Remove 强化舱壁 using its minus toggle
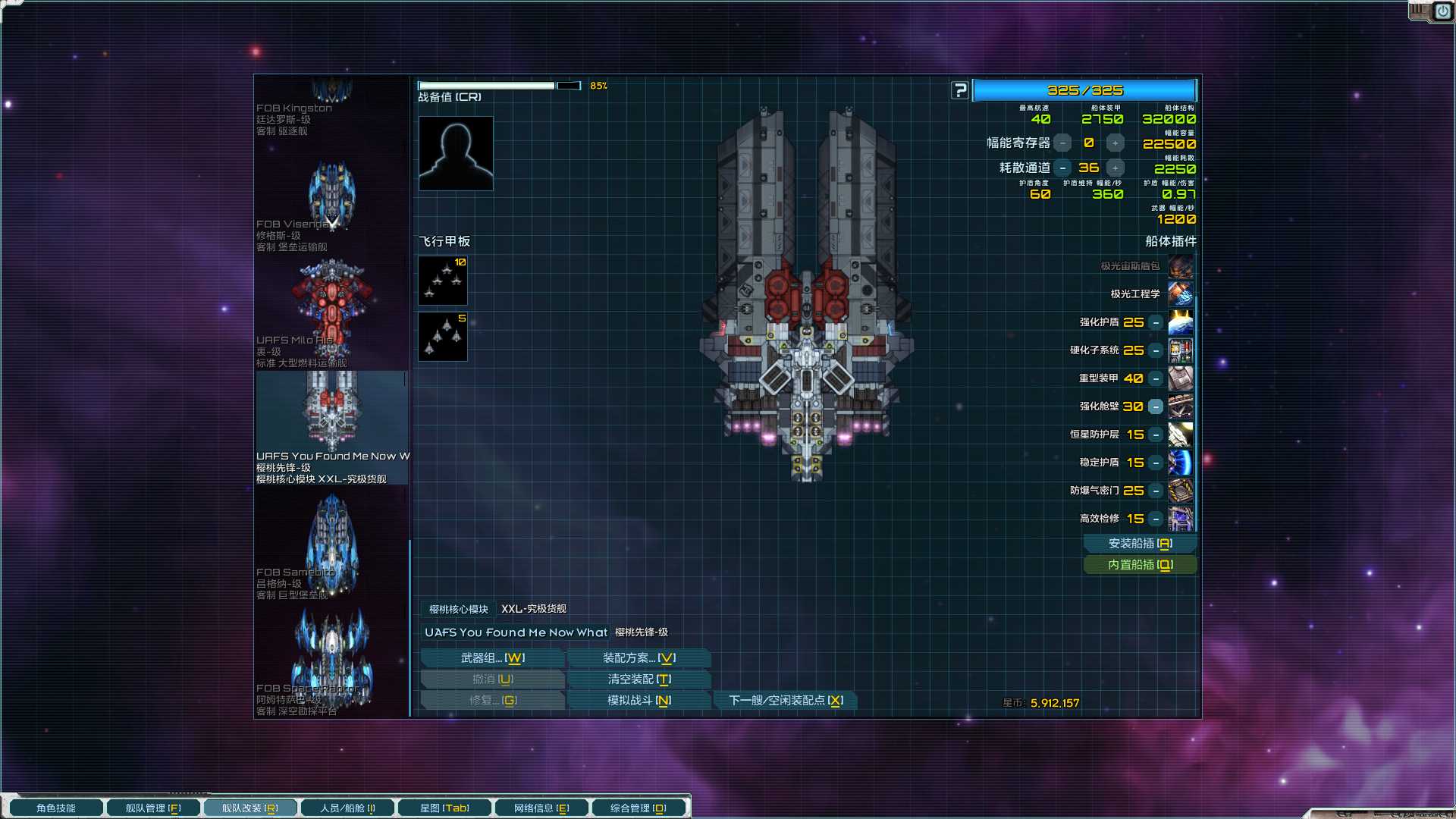 coord(1155,406)
